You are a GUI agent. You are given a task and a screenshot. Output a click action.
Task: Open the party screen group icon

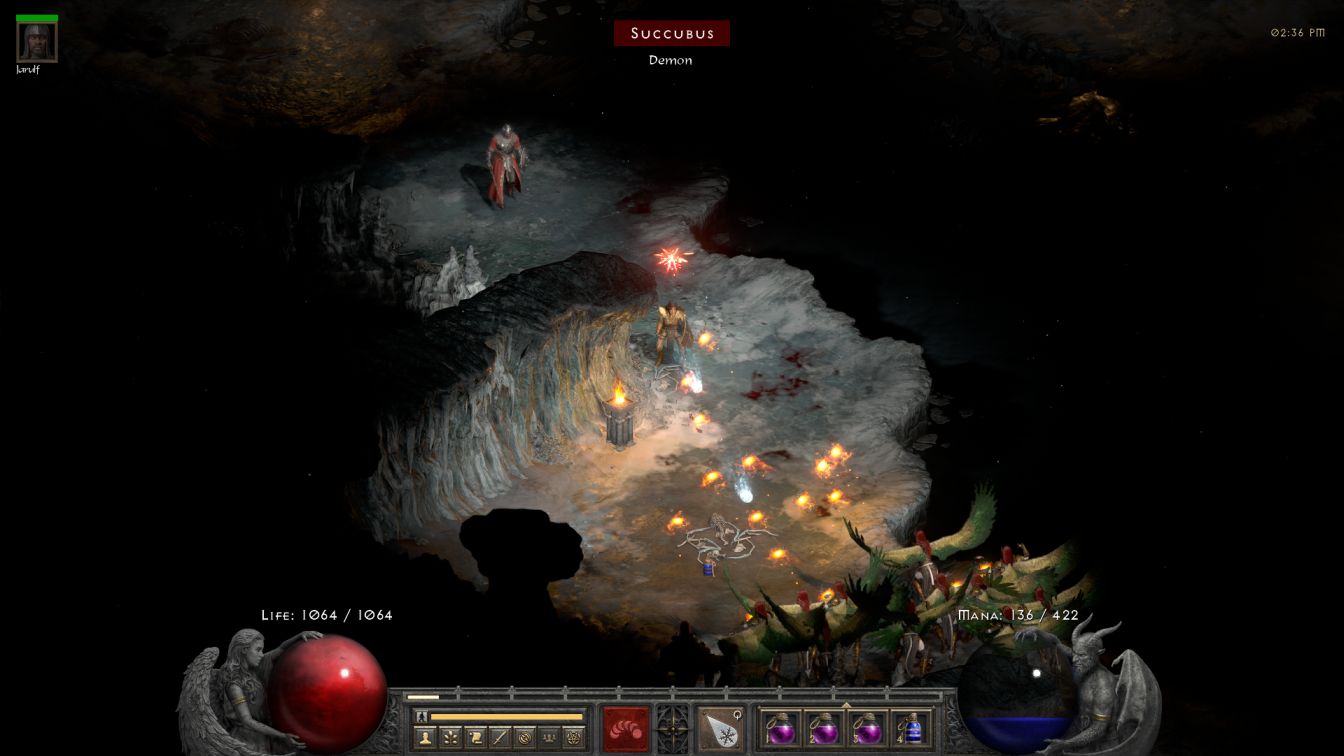[549, 738]
